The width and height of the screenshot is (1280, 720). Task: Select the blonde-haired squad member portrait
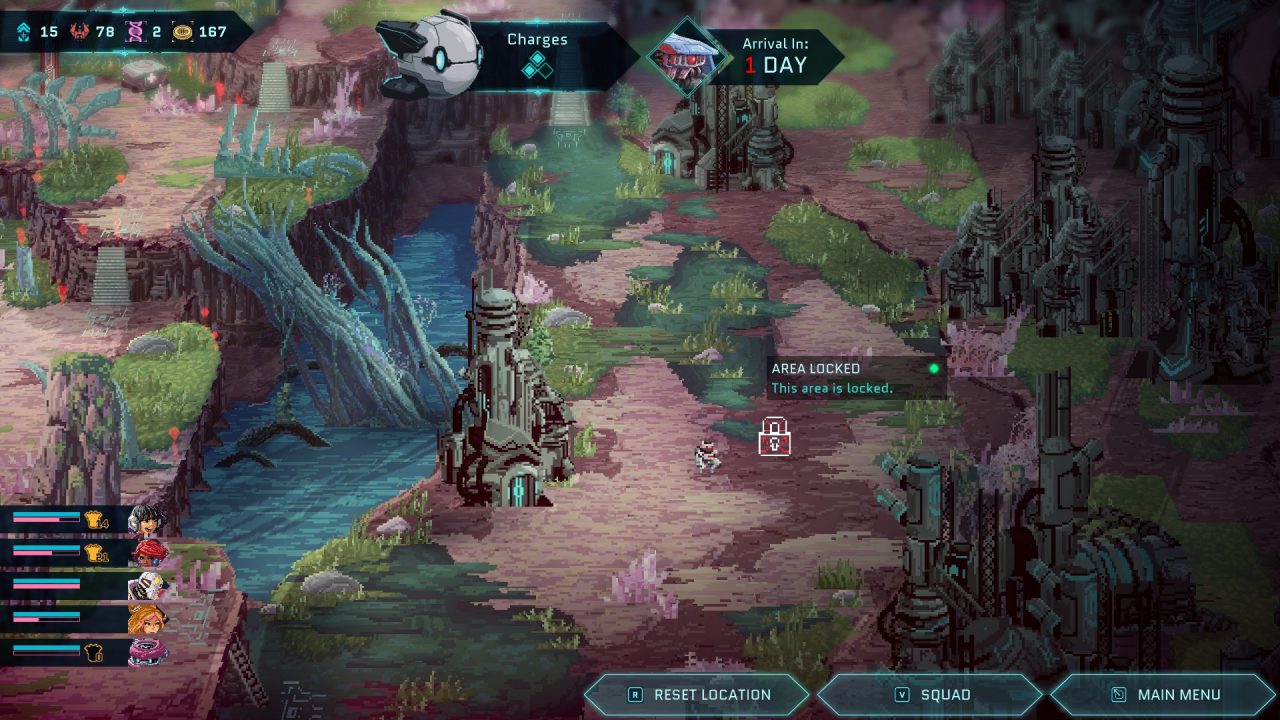coord(146,620)
